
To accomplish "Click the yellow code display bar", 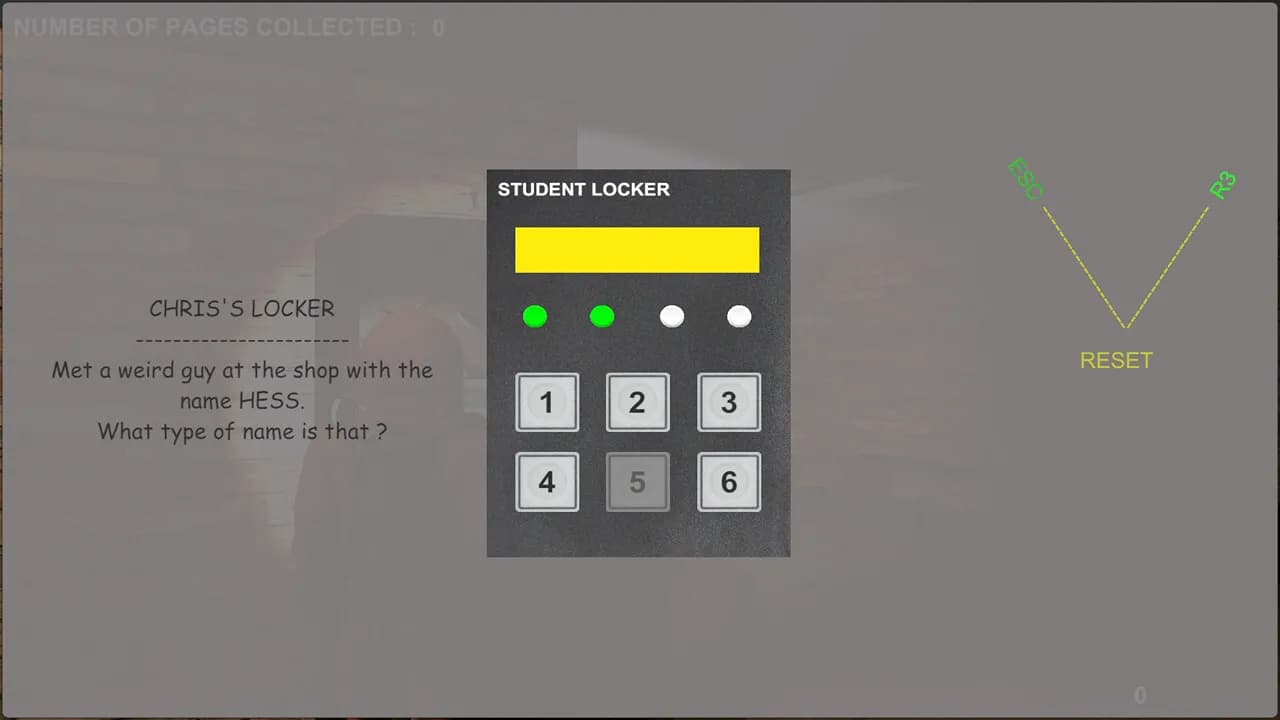I will point(637,250).
